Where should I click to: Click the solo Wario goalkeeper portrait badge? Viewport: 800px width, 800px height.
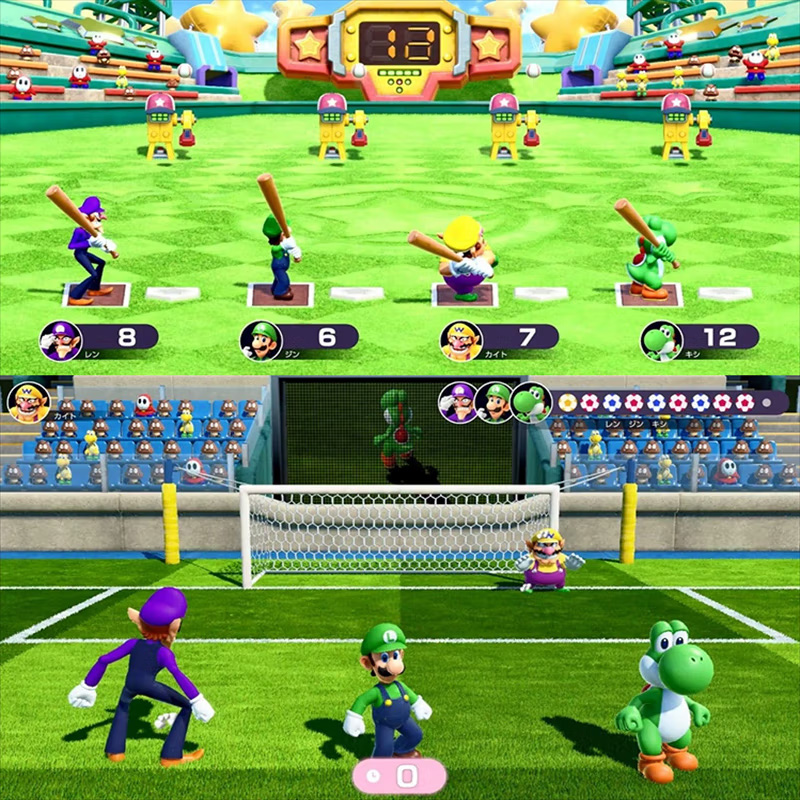coord(29,403)
